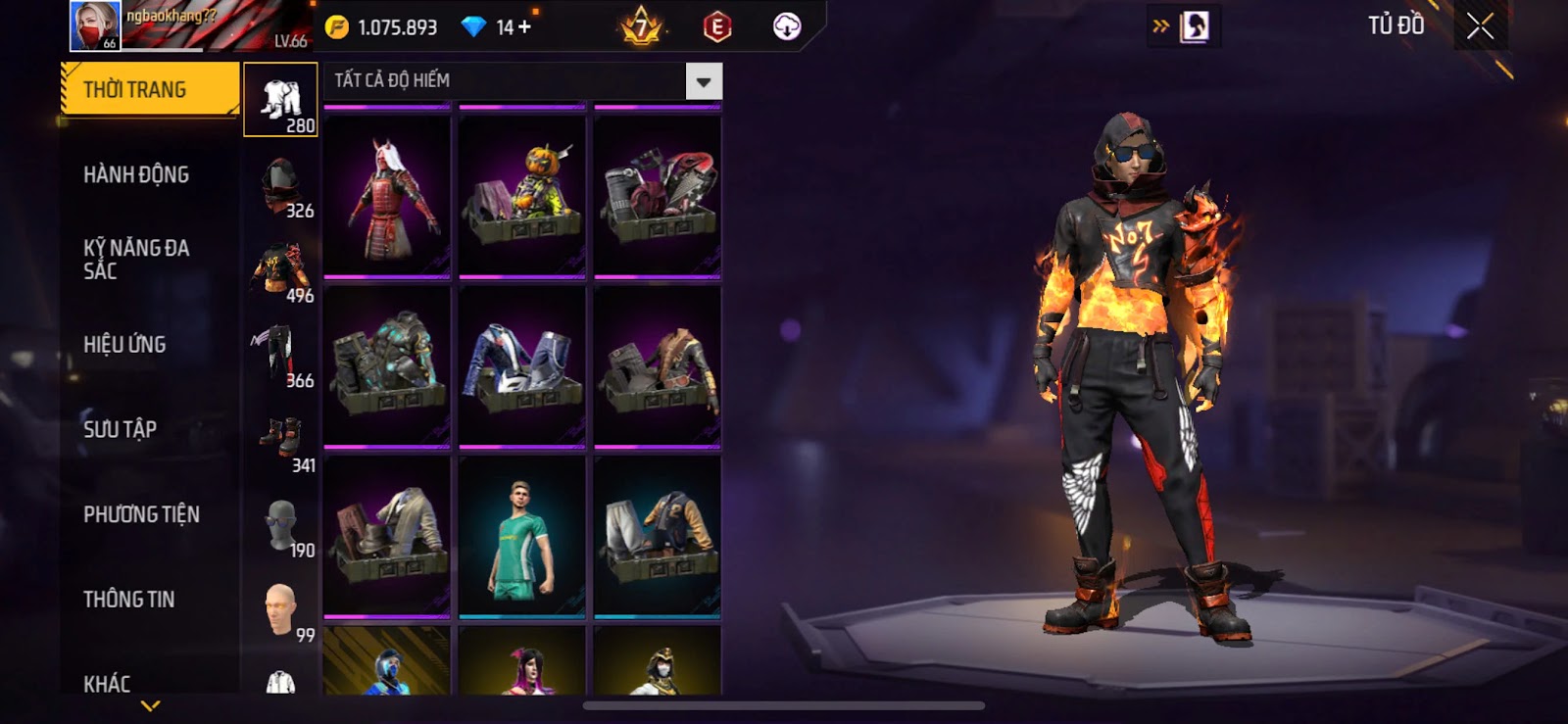Open the Tất Cả Độ Hiếm rarity dropdown

703,81
